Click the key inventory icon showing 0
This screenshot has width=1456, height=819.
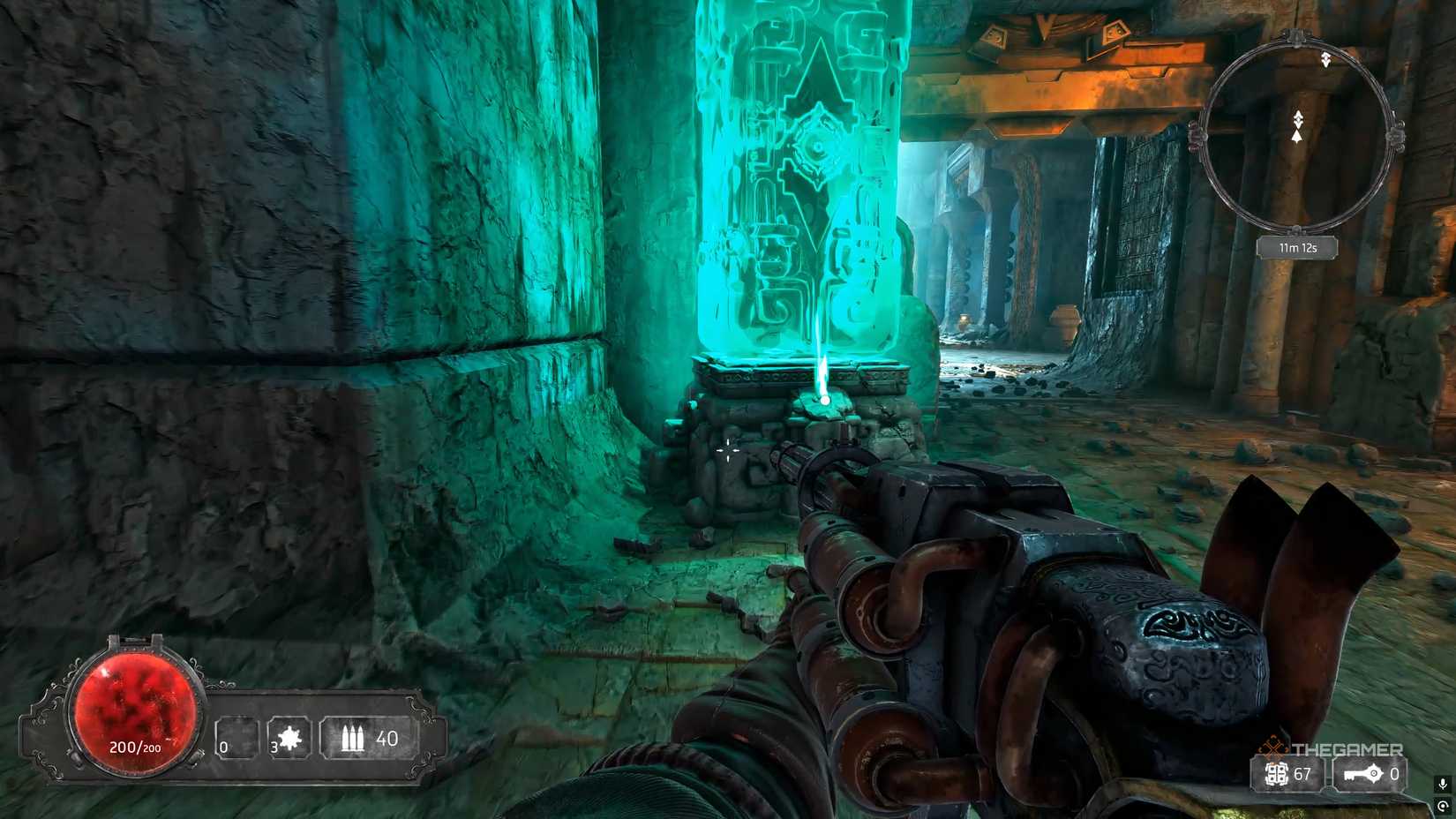tap(1363, 774)
